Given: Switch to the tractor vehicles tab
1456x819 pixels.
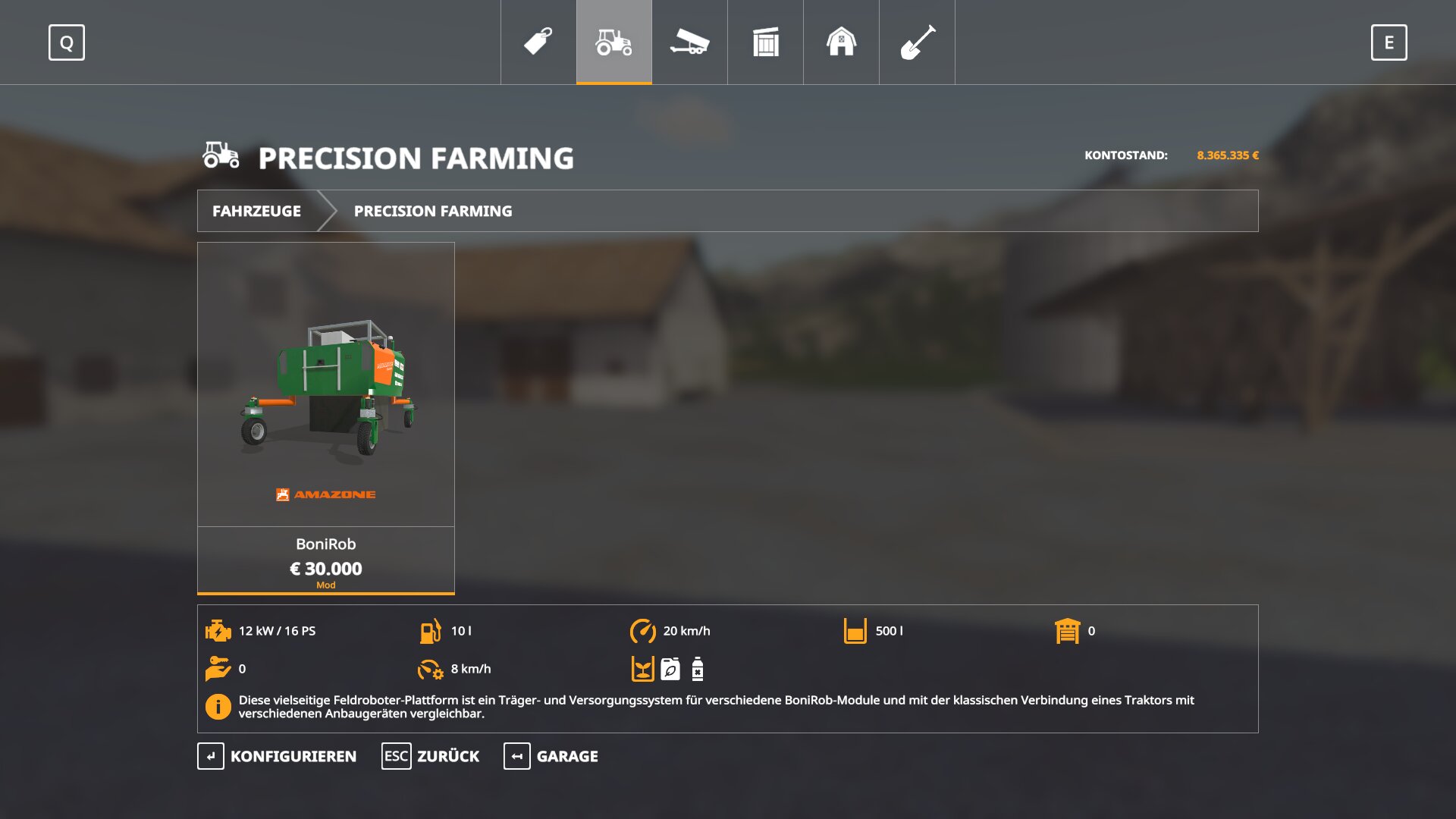Looking at the screenshot, I should pos(614,42).
